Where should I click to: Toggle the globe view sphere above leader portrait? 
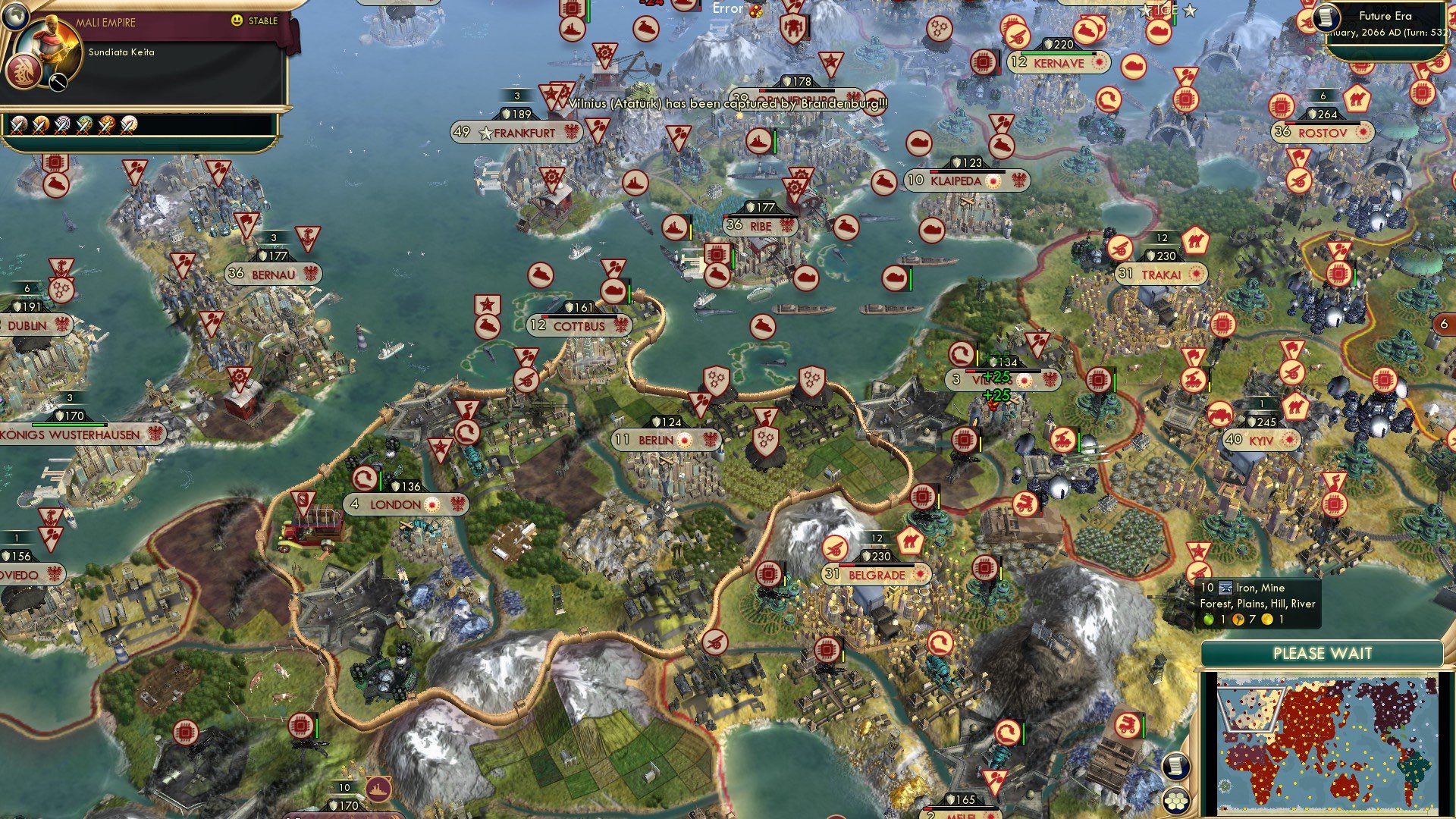(14, 16)
